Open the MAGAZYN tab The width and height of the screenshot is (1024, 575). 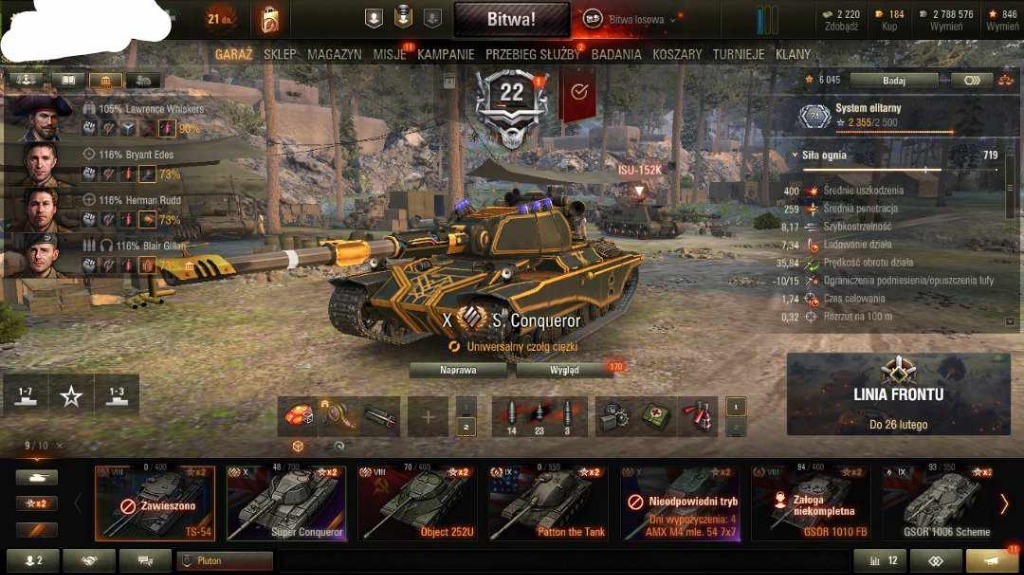pyautogui.click(x=334, y=54)
